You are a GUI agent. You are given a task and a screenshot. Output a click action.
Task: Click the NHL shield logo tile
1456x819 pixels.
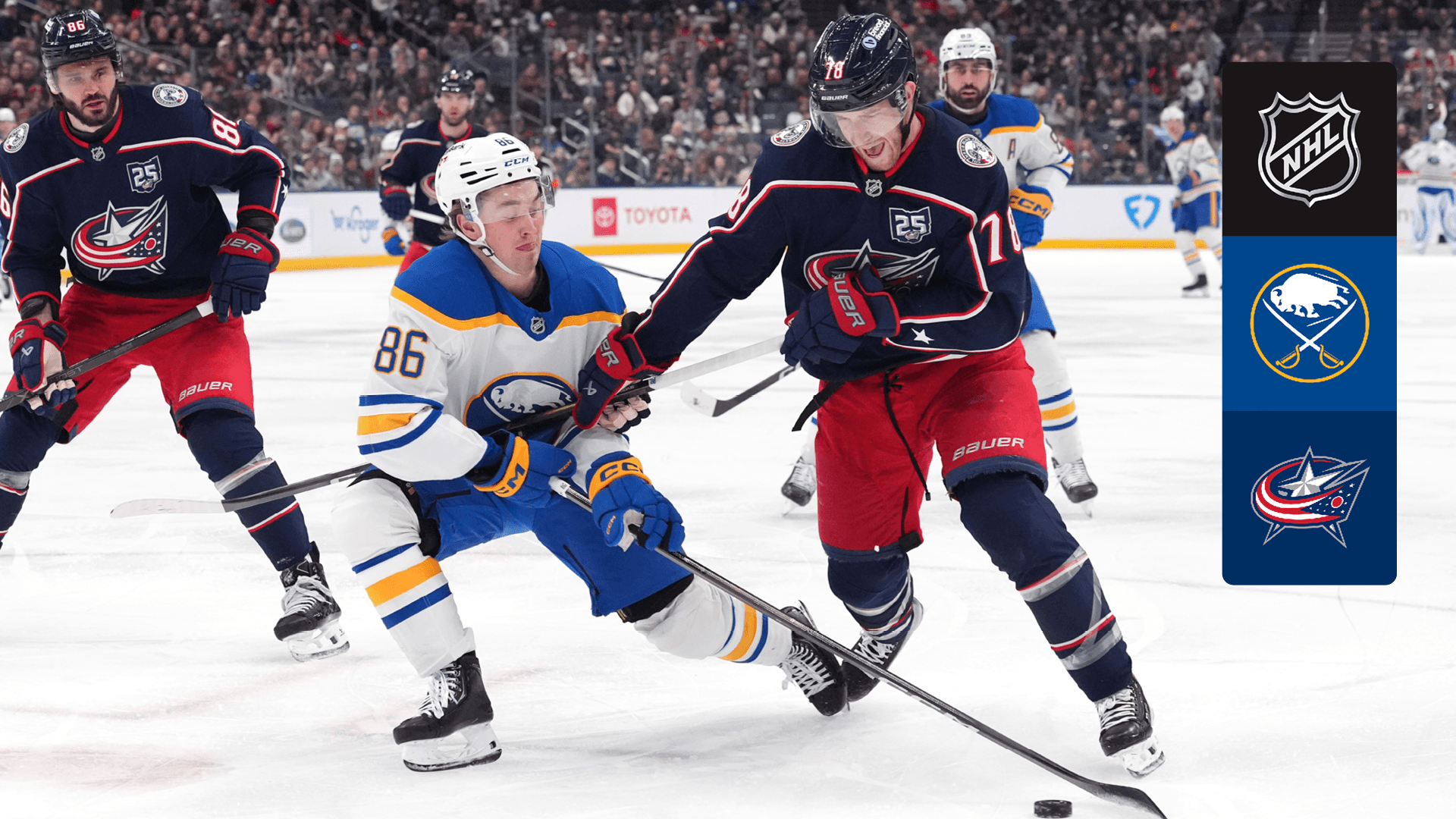point(1309,149)
